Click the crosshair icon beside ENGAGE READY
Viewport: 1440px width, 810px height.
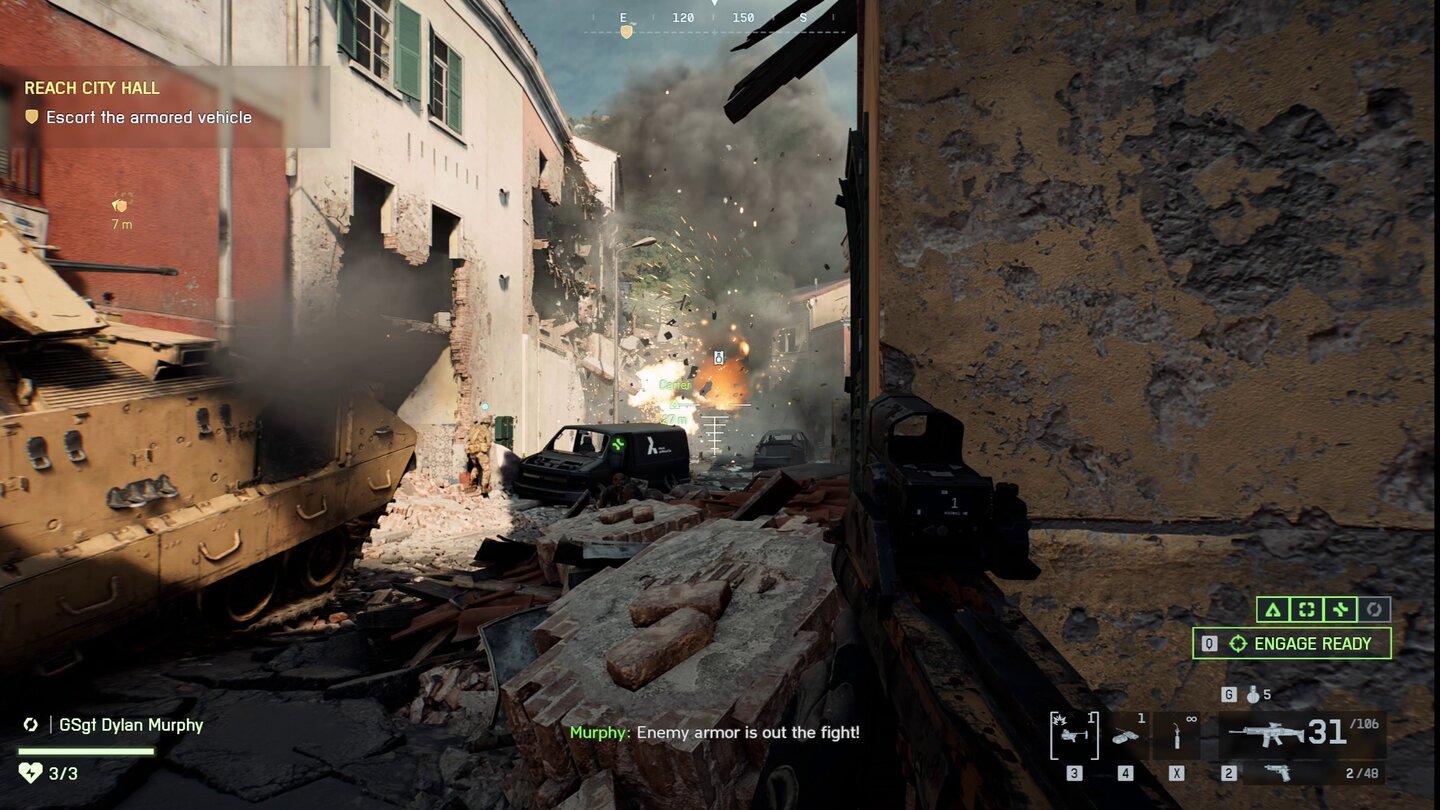coord(1238,643)
